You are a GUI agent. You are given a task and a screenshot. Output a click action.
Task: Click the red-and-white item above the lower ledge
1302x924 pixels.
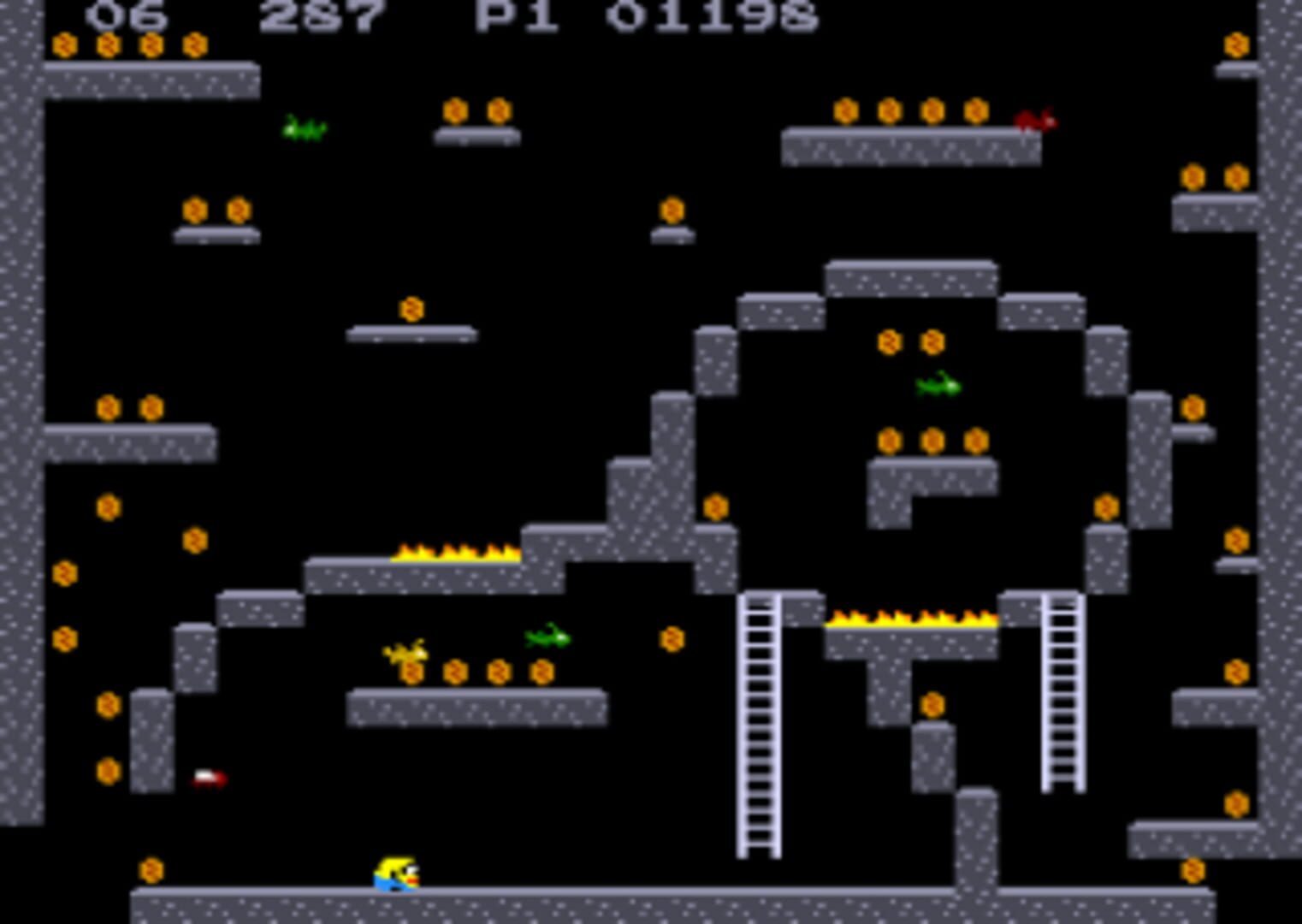pyautogui.click(x=208, y=777)
